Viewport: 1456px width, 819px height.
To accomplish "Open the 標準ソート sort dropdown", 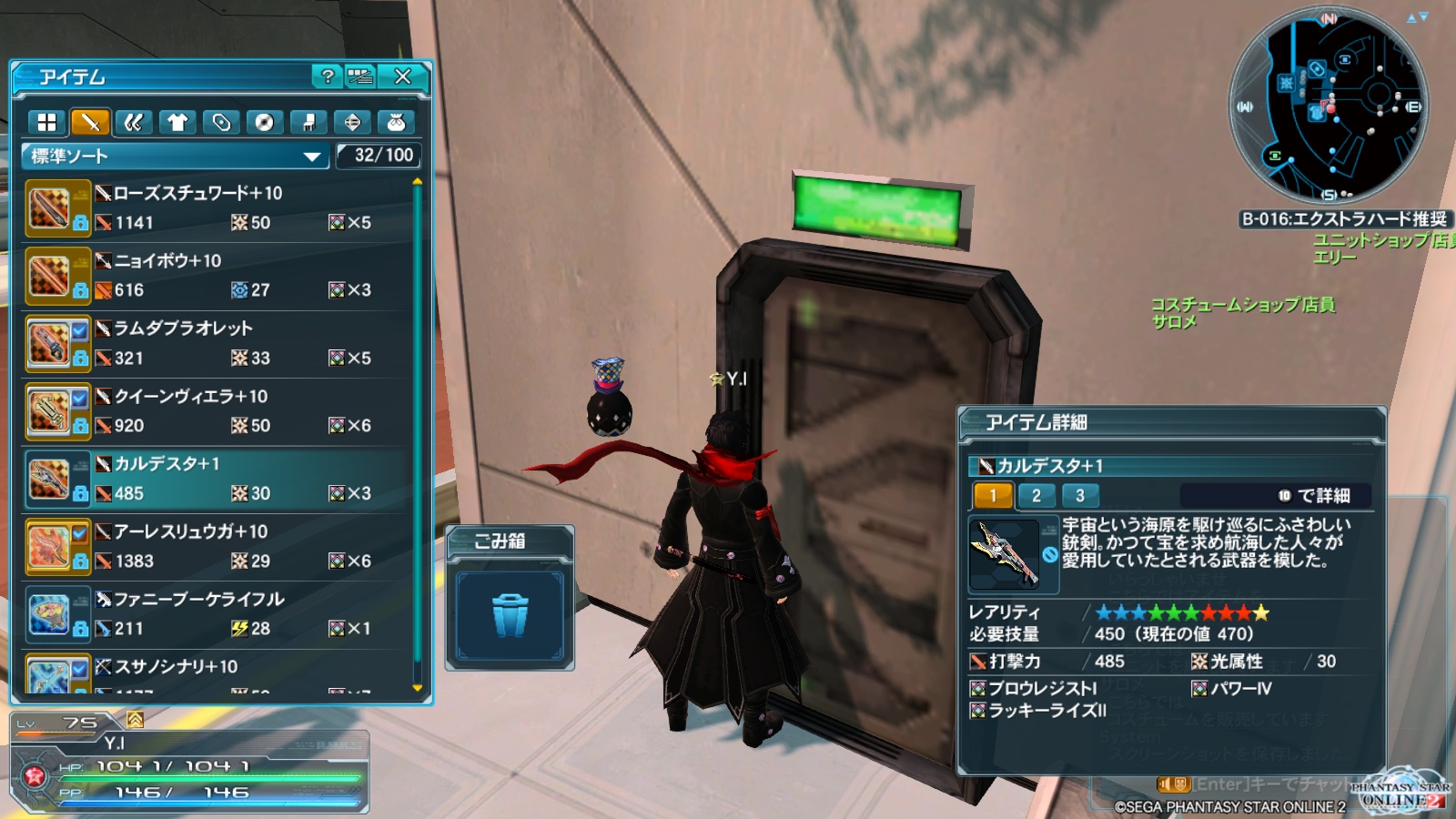I will [x=175, y=157].
